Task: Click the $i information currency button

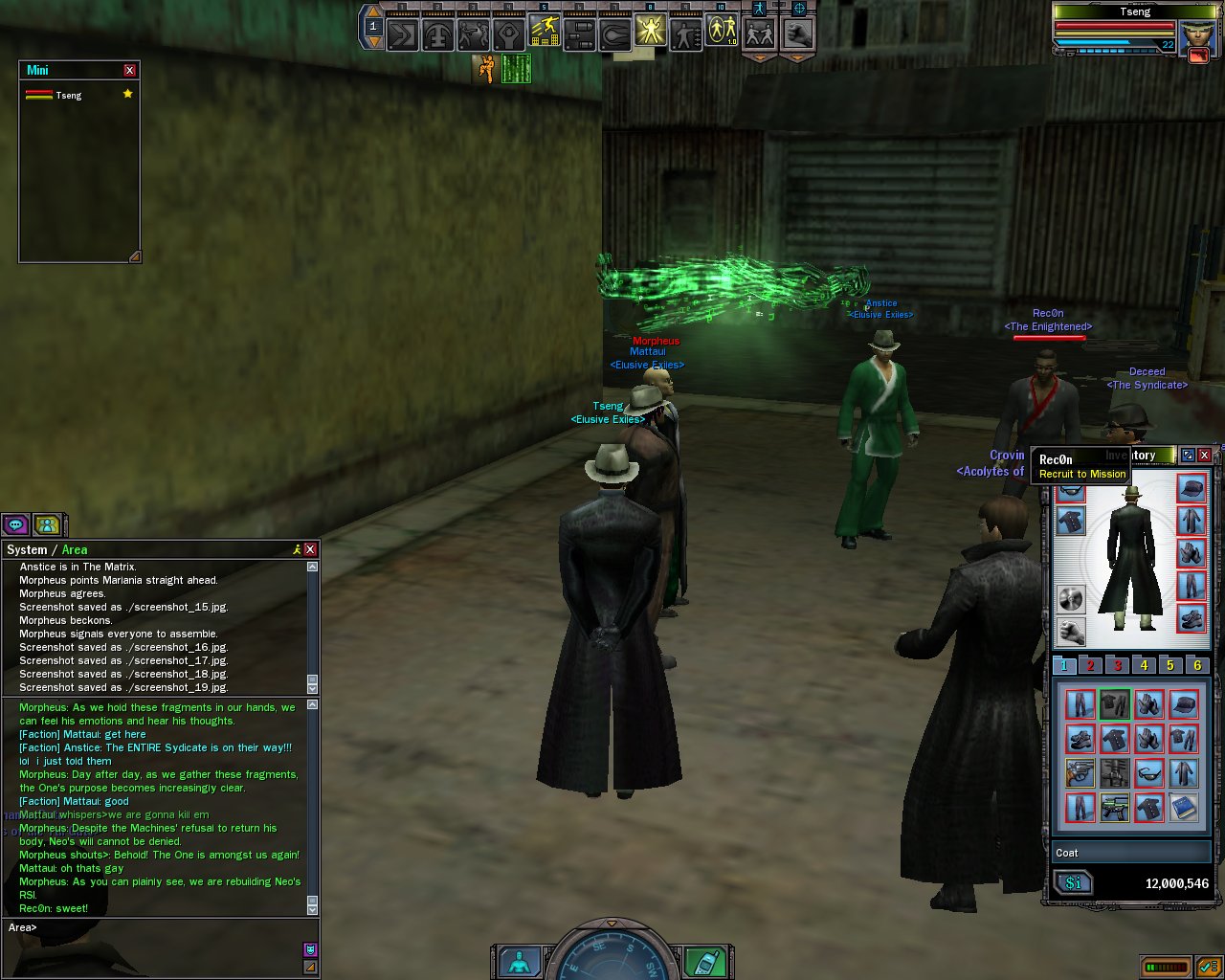Action: point(1074,882)
